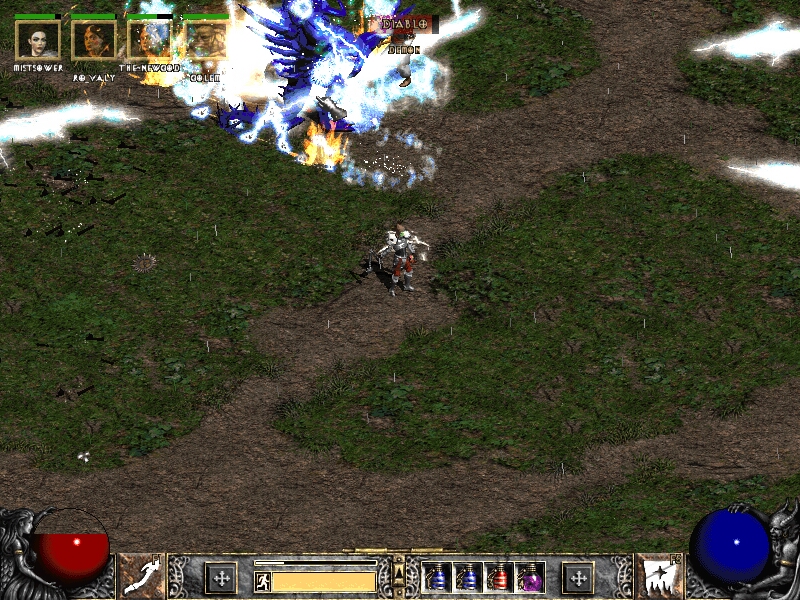Viewport: 800px width, 600px height.
Task: Open the right-click skill selector
Action: [657, 577]
